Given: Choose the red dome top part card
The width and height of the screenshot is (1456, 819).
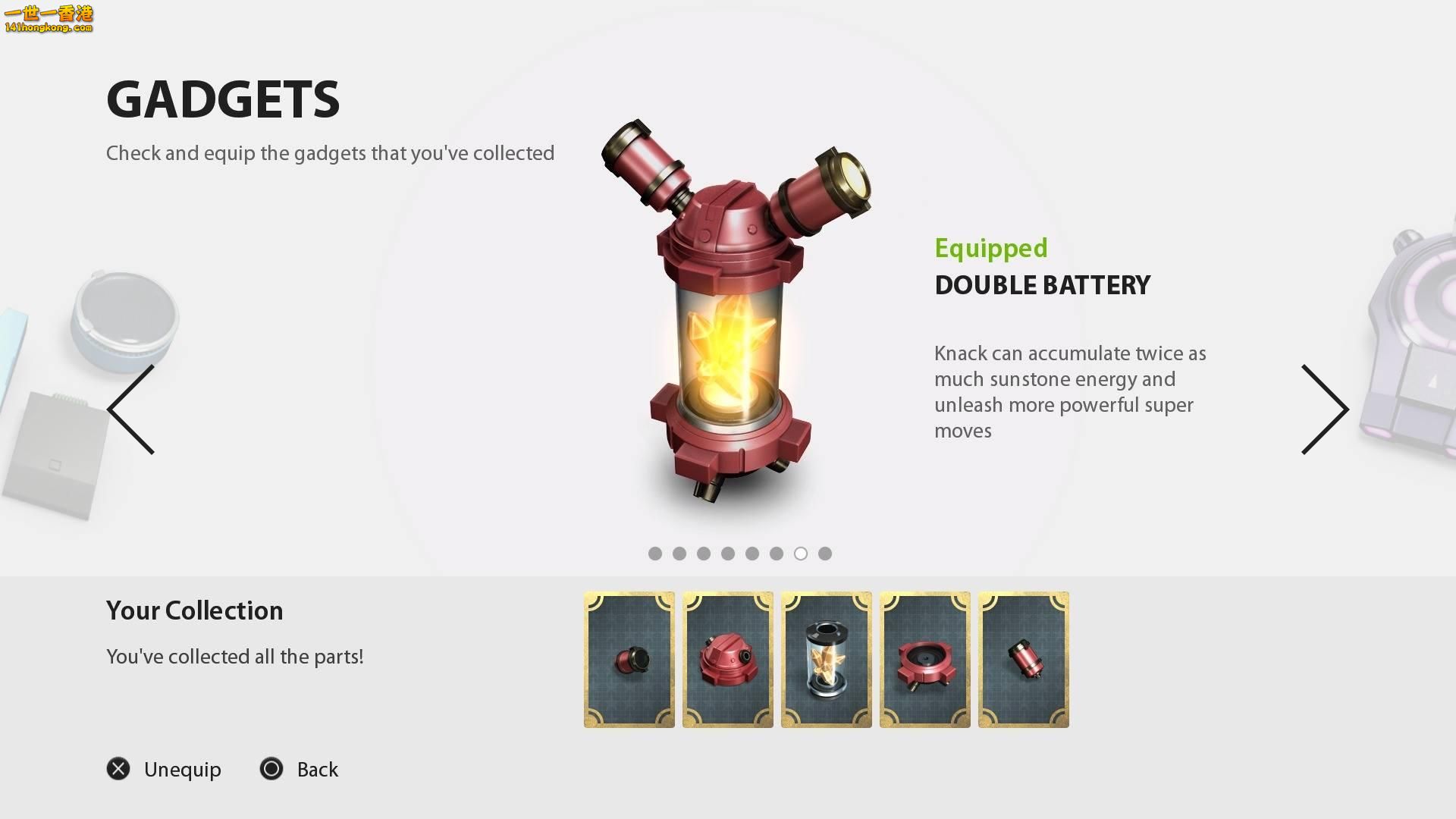Looking at the screenshot, I should [x=728, y=660].
